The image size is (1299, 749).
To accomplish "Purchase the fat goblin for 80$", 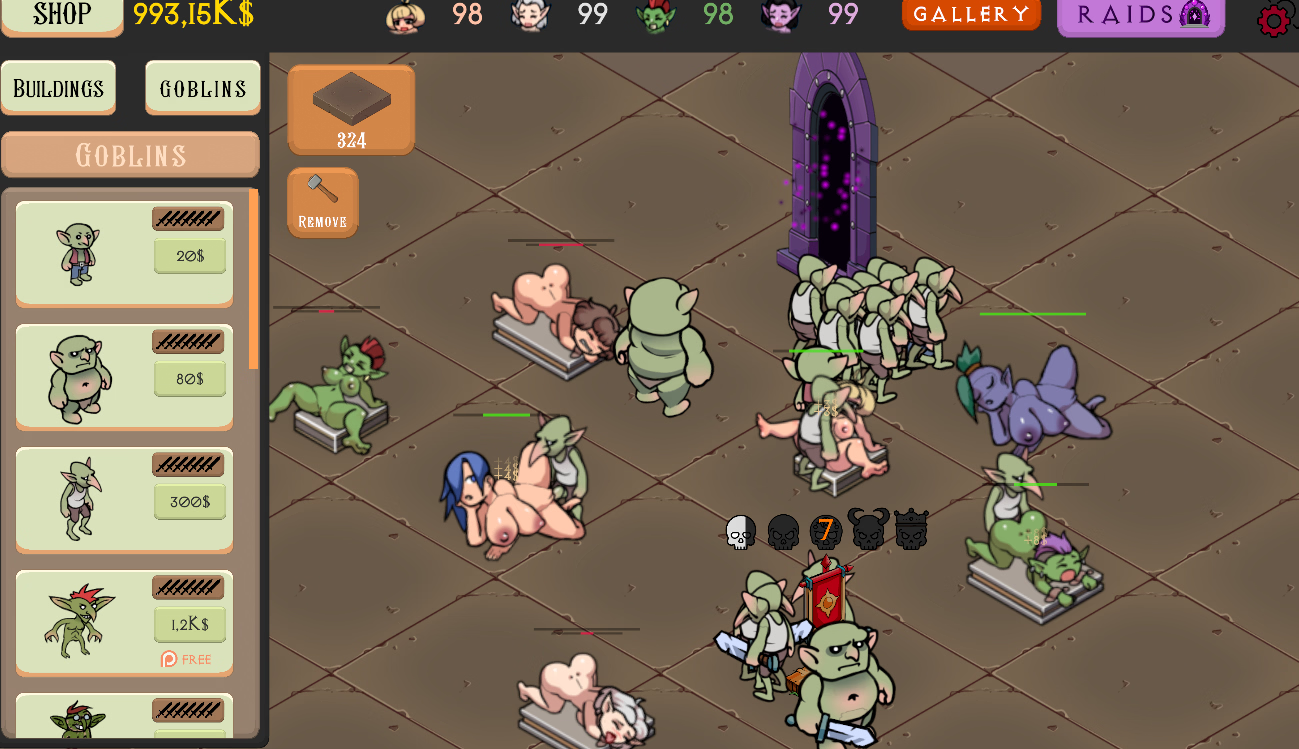I will (190, 379).
